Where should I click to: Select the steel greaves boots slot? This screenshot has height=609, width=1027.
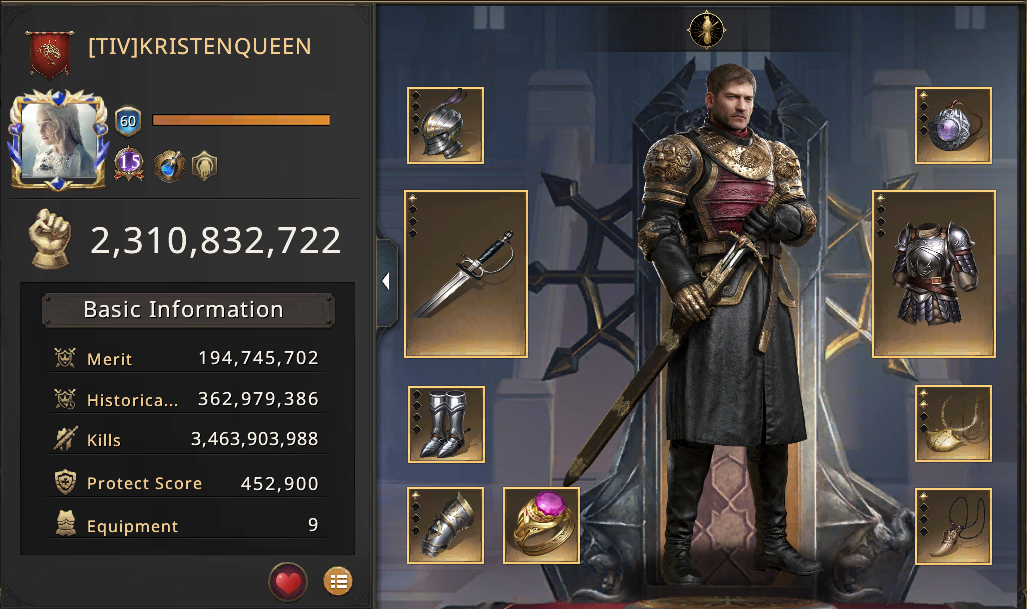(446, 424)
